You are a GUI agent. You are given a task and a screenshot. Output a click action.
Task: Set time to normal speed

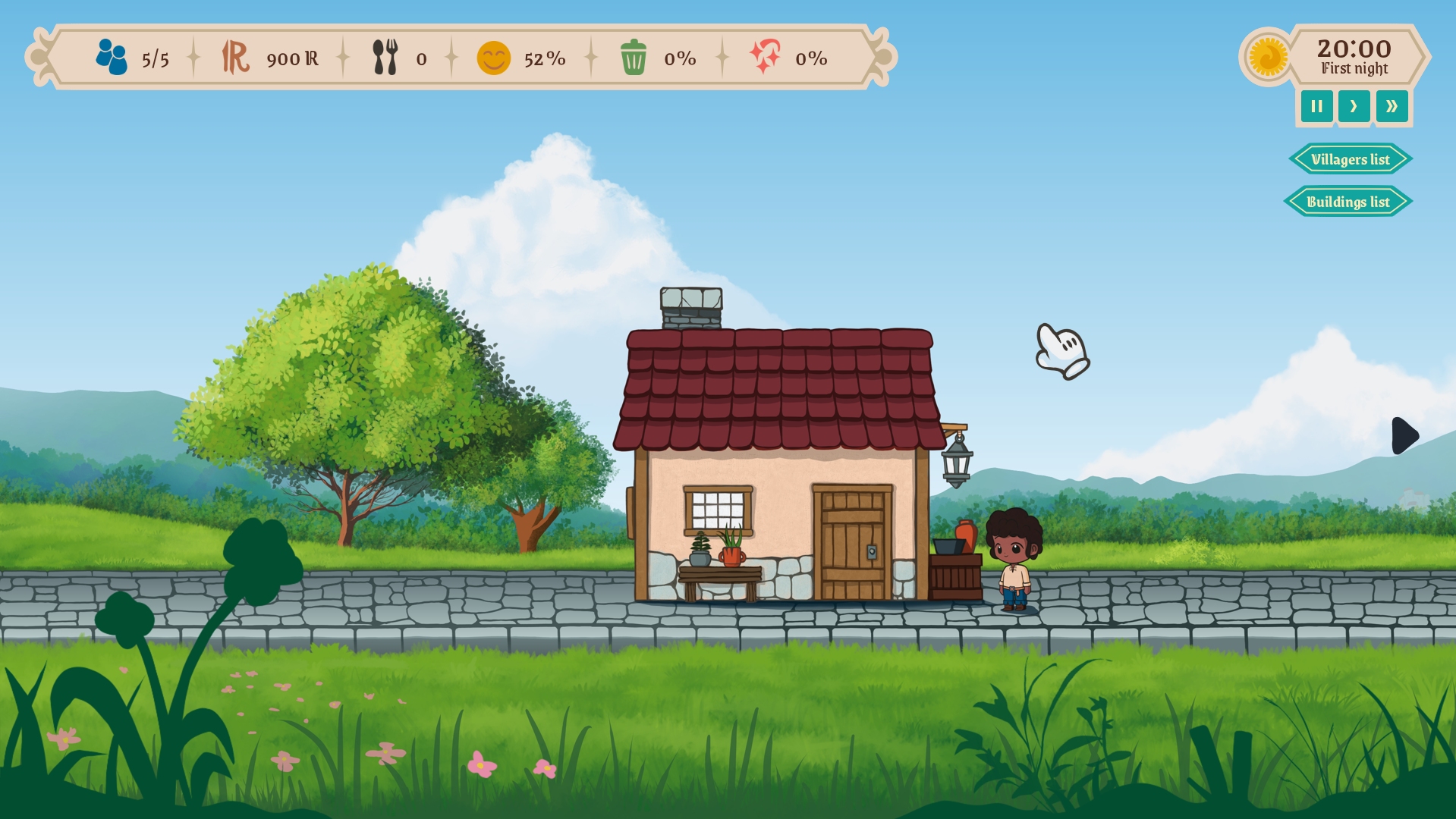click(x=1354, y=106)
